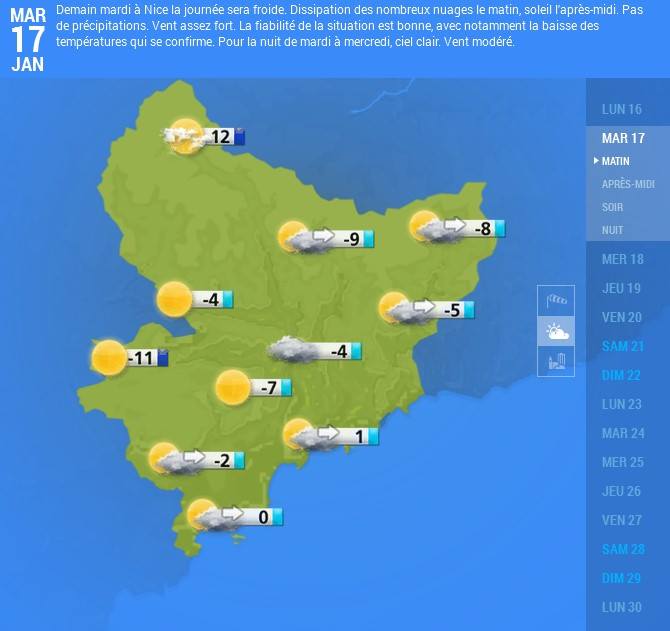Select MER 18 in the day list
The height and width of the screenshot is (631, 670).
pyautogui.click(x=623, y=259)
